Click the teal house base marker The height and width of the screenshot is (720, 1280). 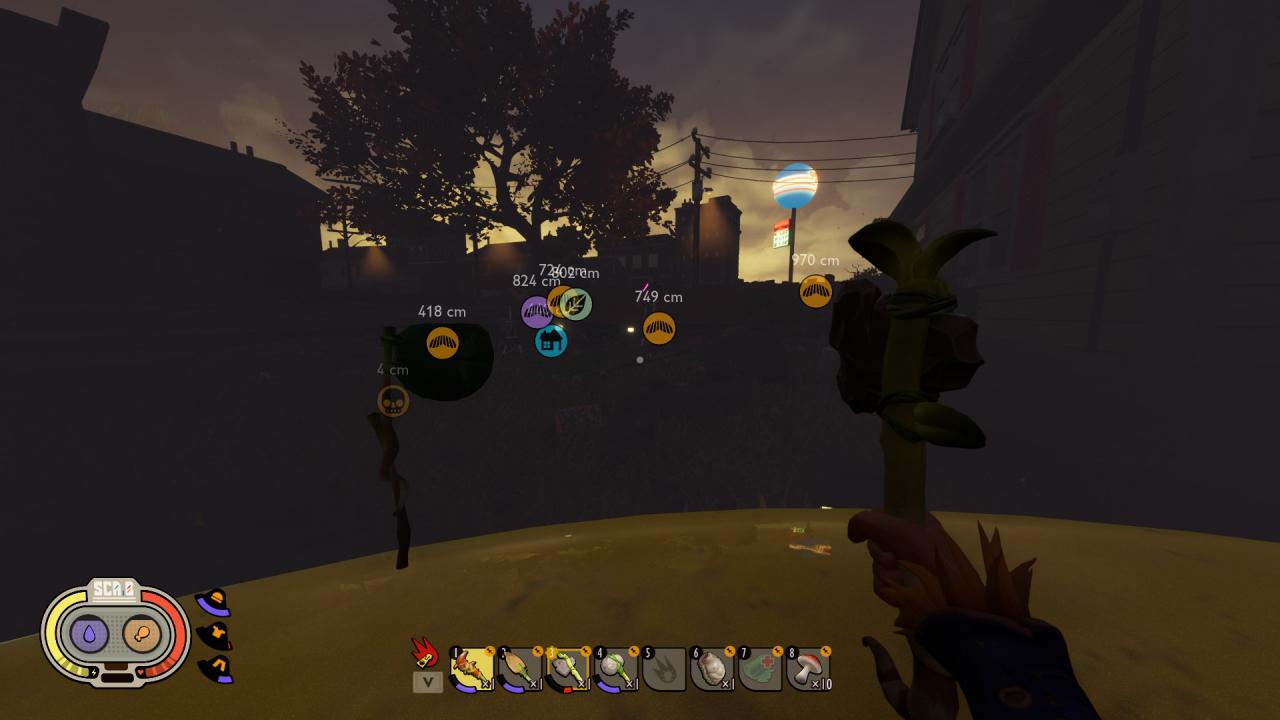(x=551, y=341)
